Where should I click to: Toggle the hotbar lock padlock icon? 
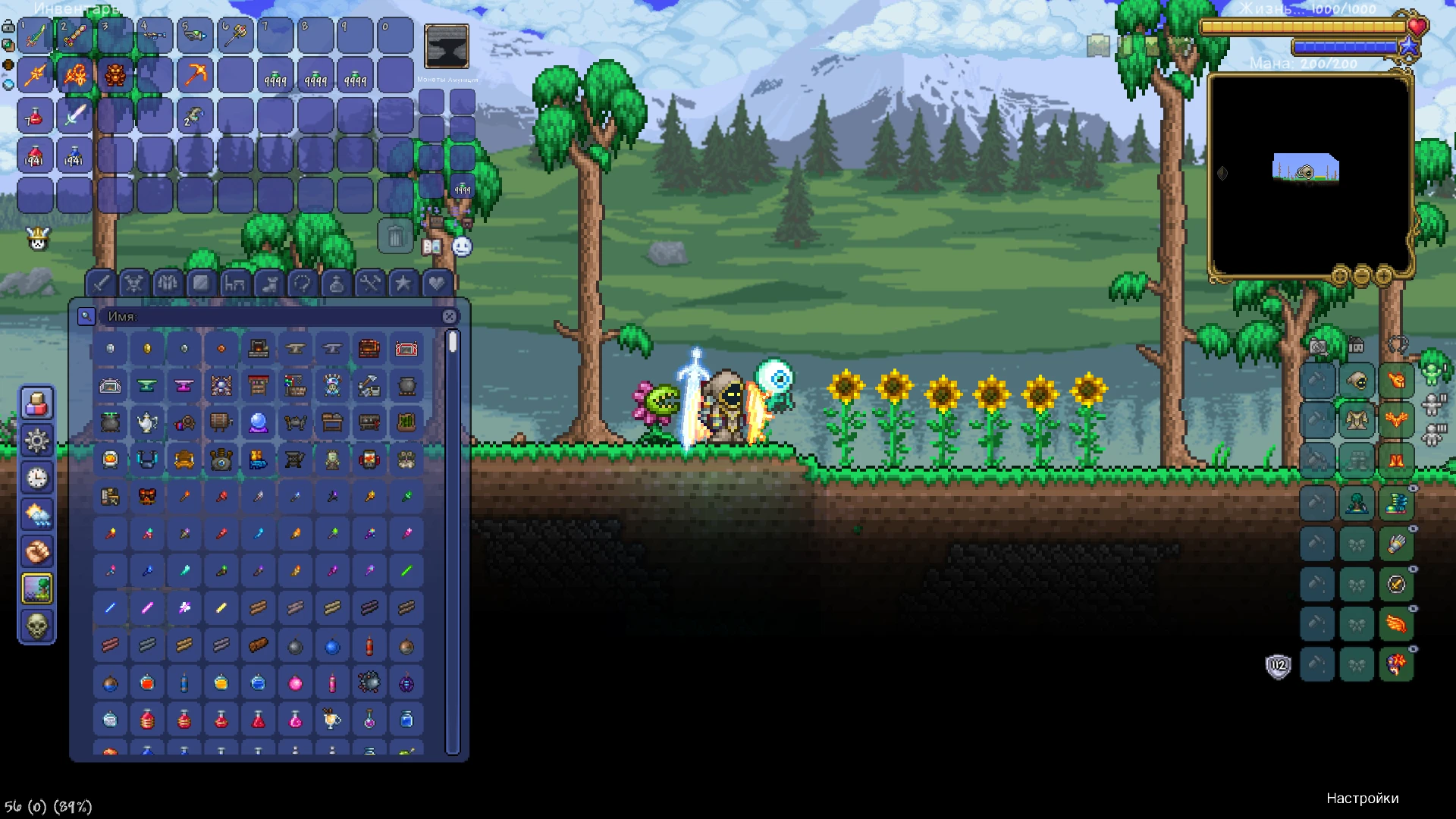coord(8,25)
